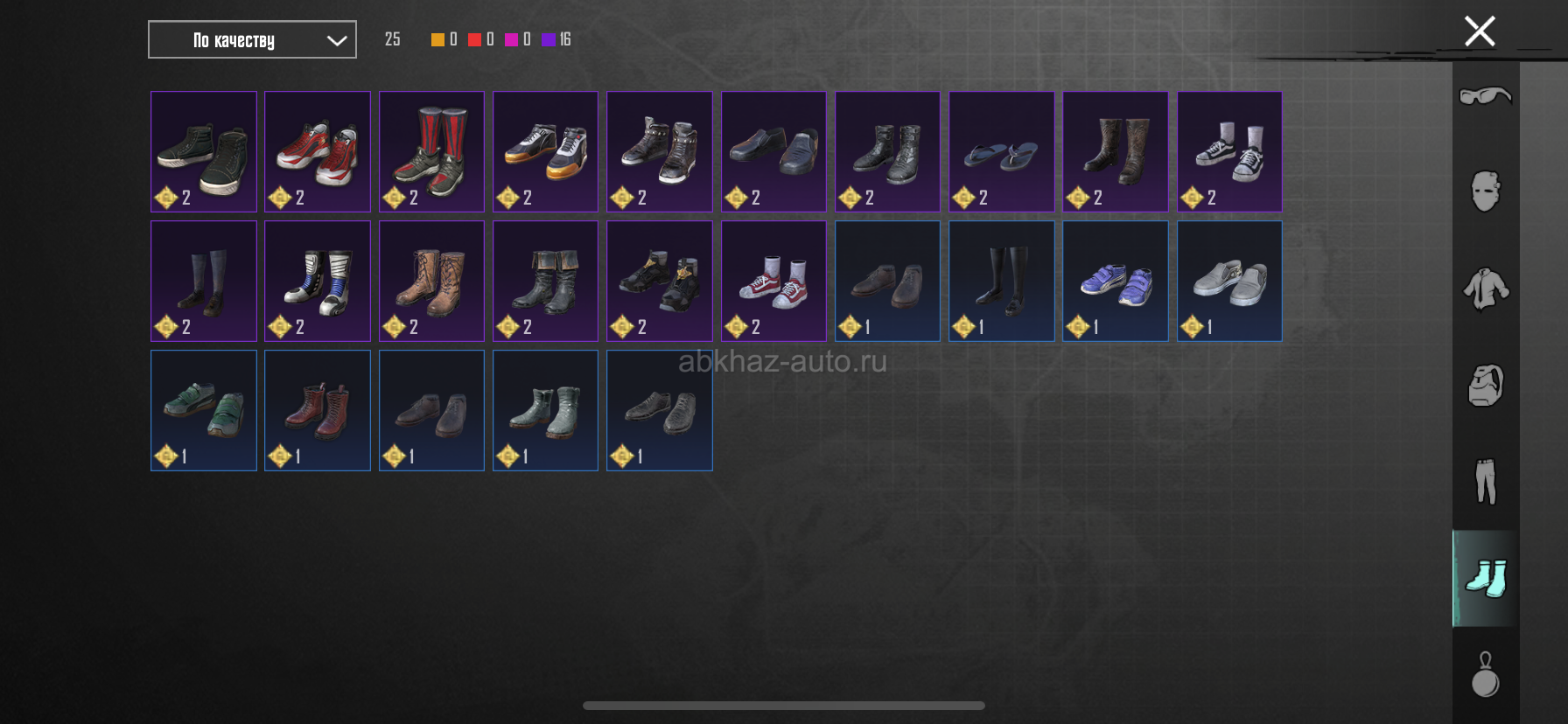Switch to the face mask category tab
The height and width of the screenshot is (724, 1568).
1485,191
